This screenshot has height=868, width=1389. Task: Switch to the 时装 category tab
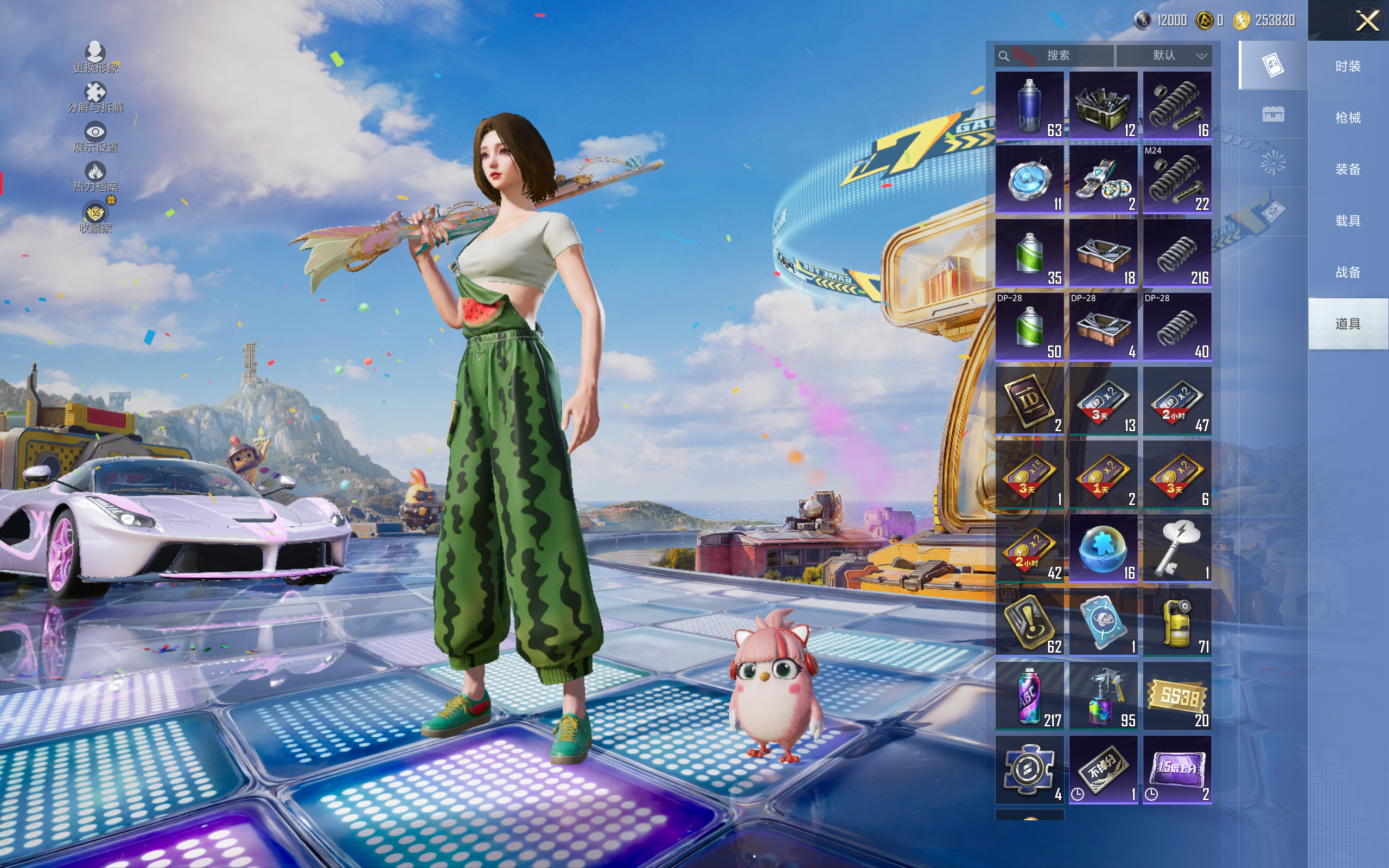point(1348,66)
